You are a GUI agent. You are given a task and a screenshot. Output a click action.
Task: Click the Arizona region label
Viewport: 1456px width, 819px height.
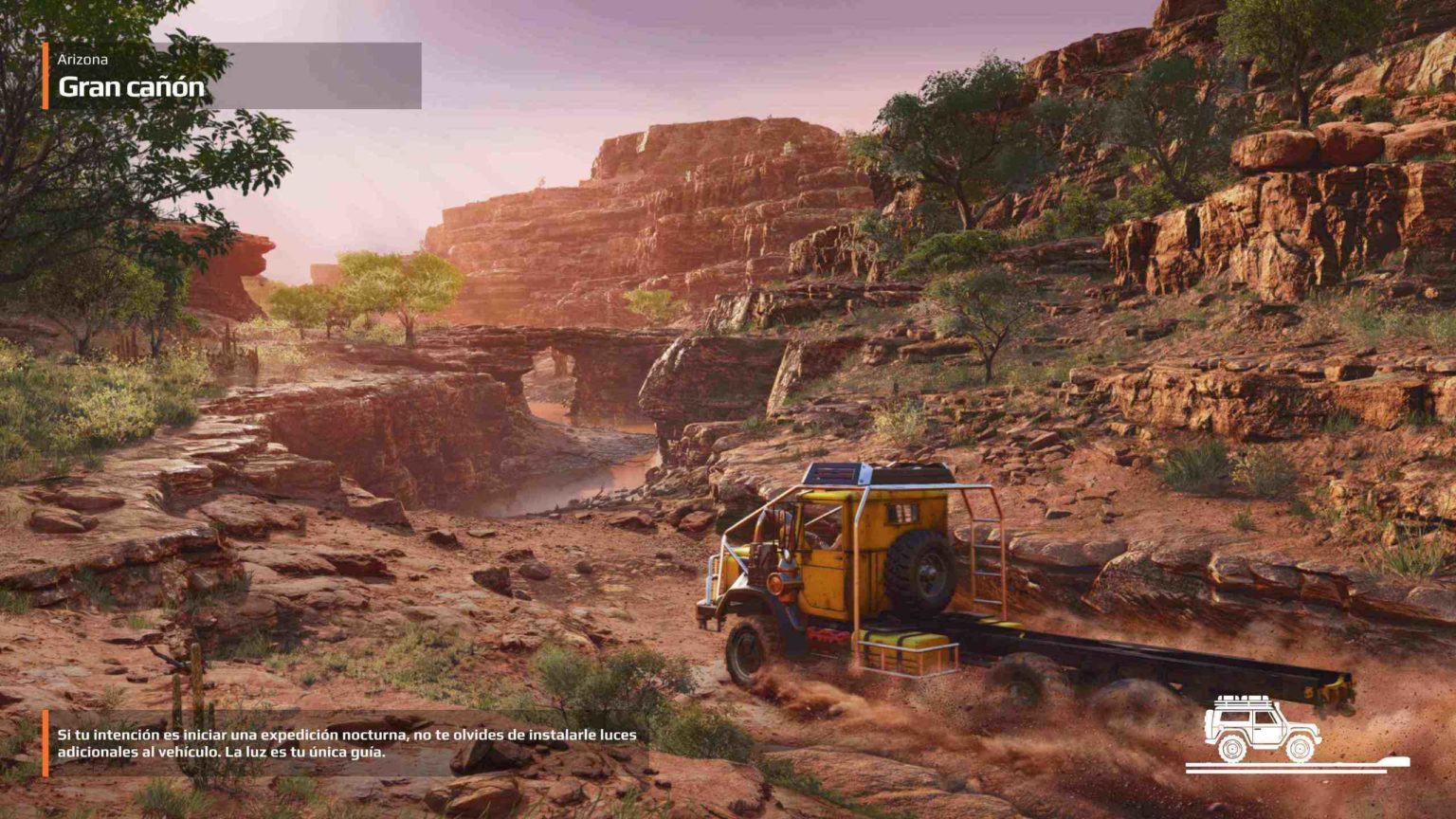coord(83,60)
